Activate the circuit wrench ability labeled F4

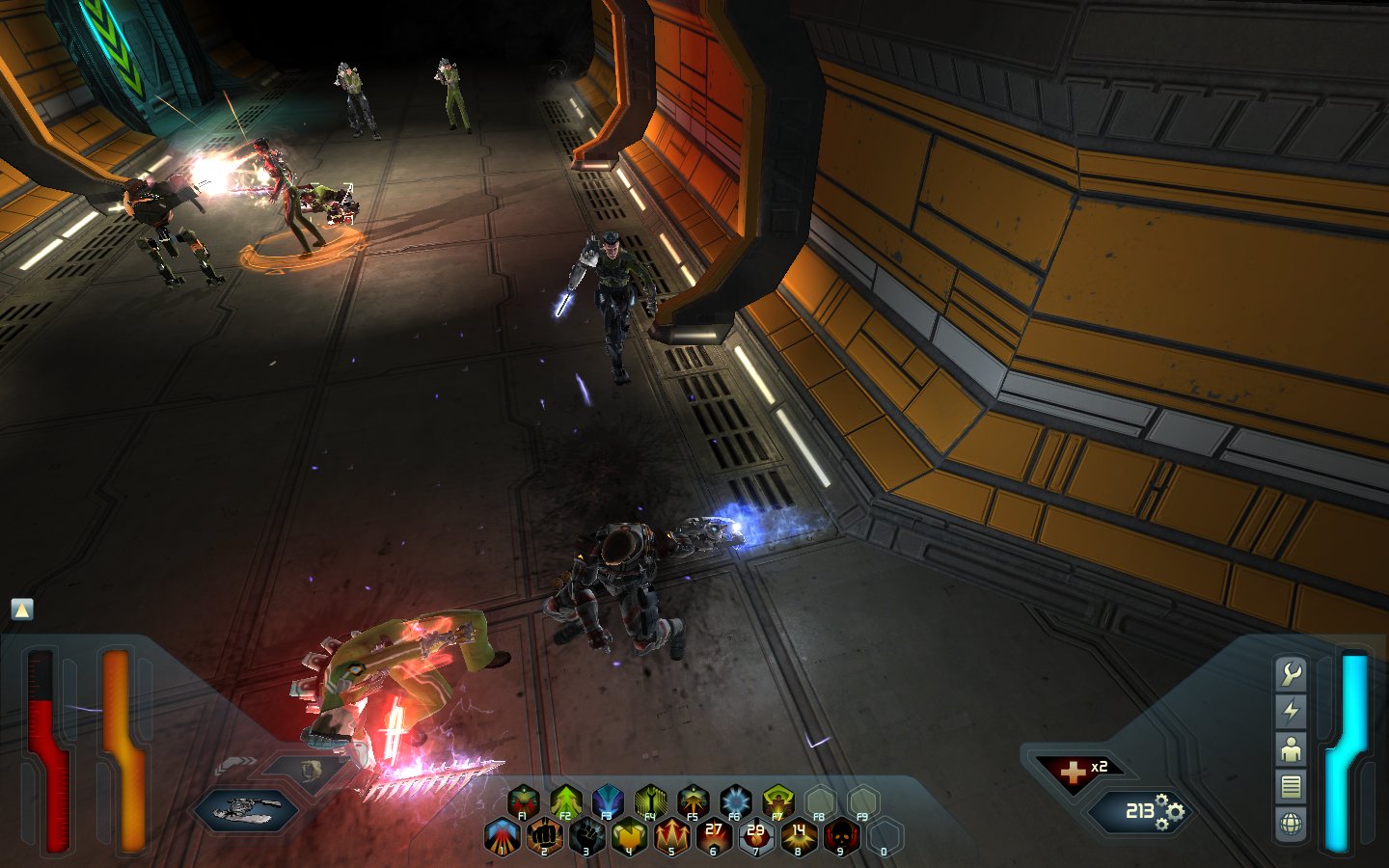tap(650, 800)
